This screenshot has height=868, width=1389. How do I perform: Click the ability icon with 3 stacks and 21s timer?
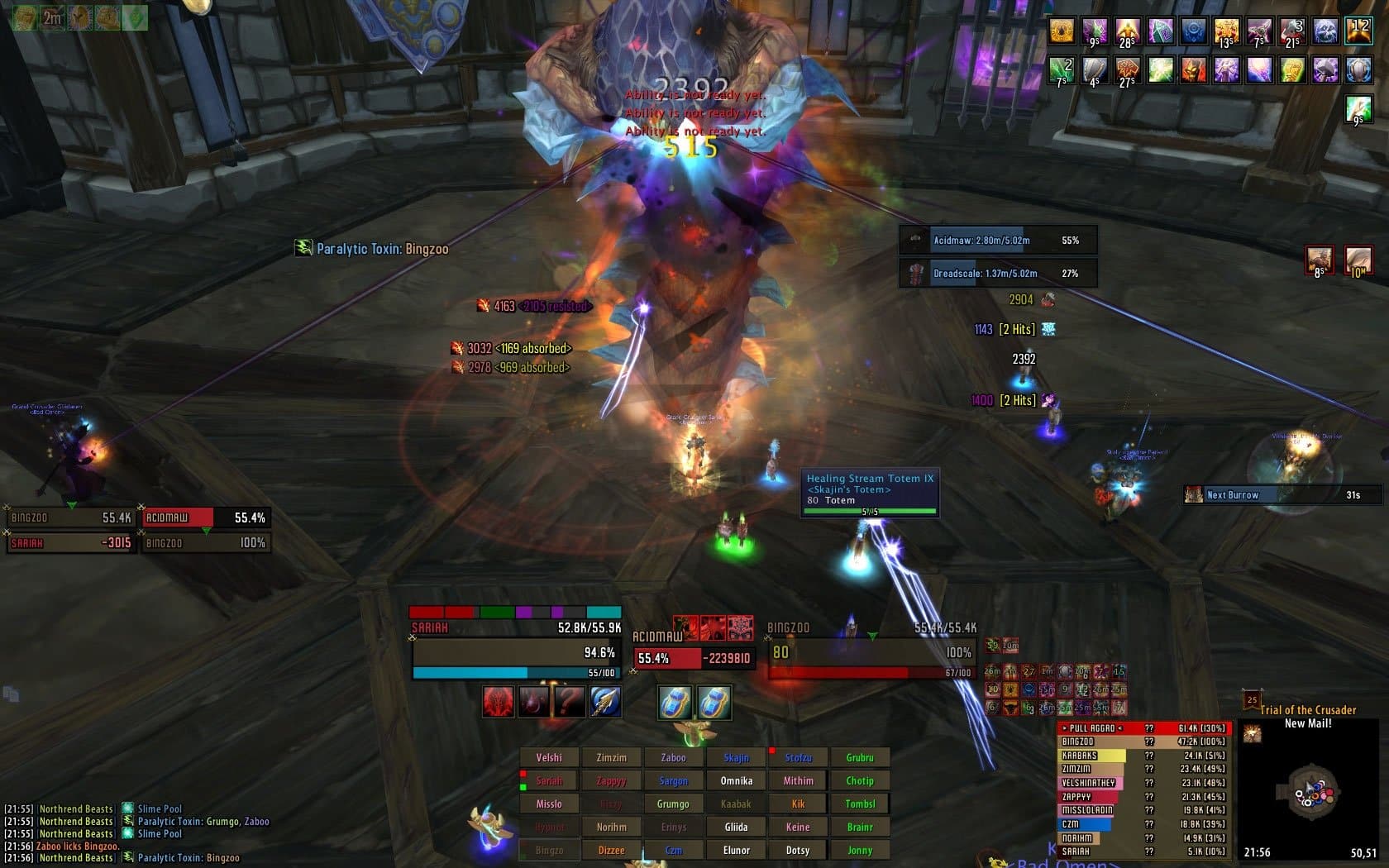click(1291, 31)
